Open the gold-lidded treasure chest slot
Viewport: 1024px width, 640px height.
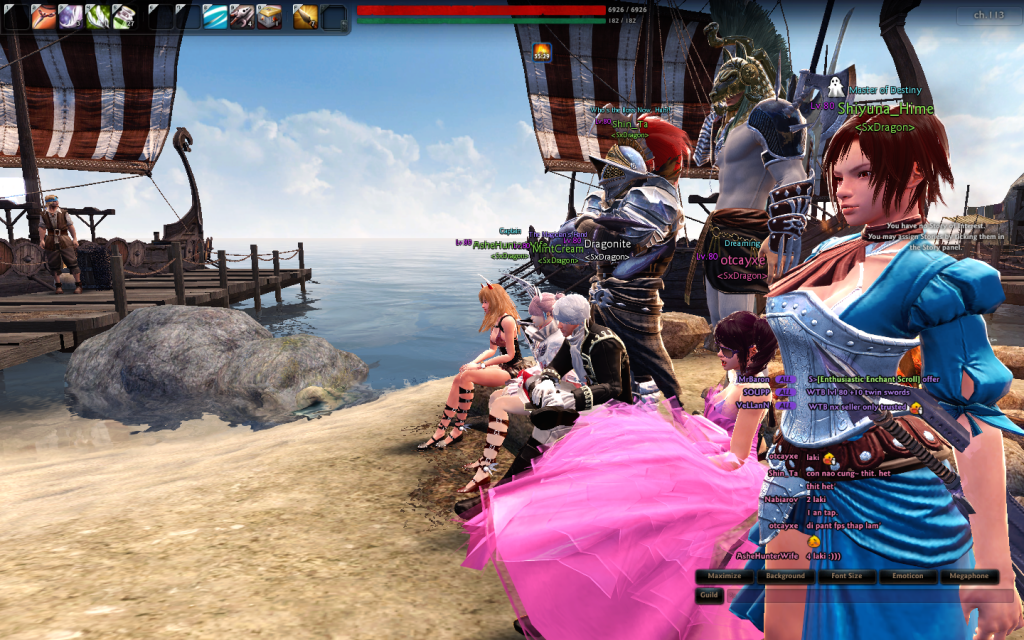(x=269, y=15)
